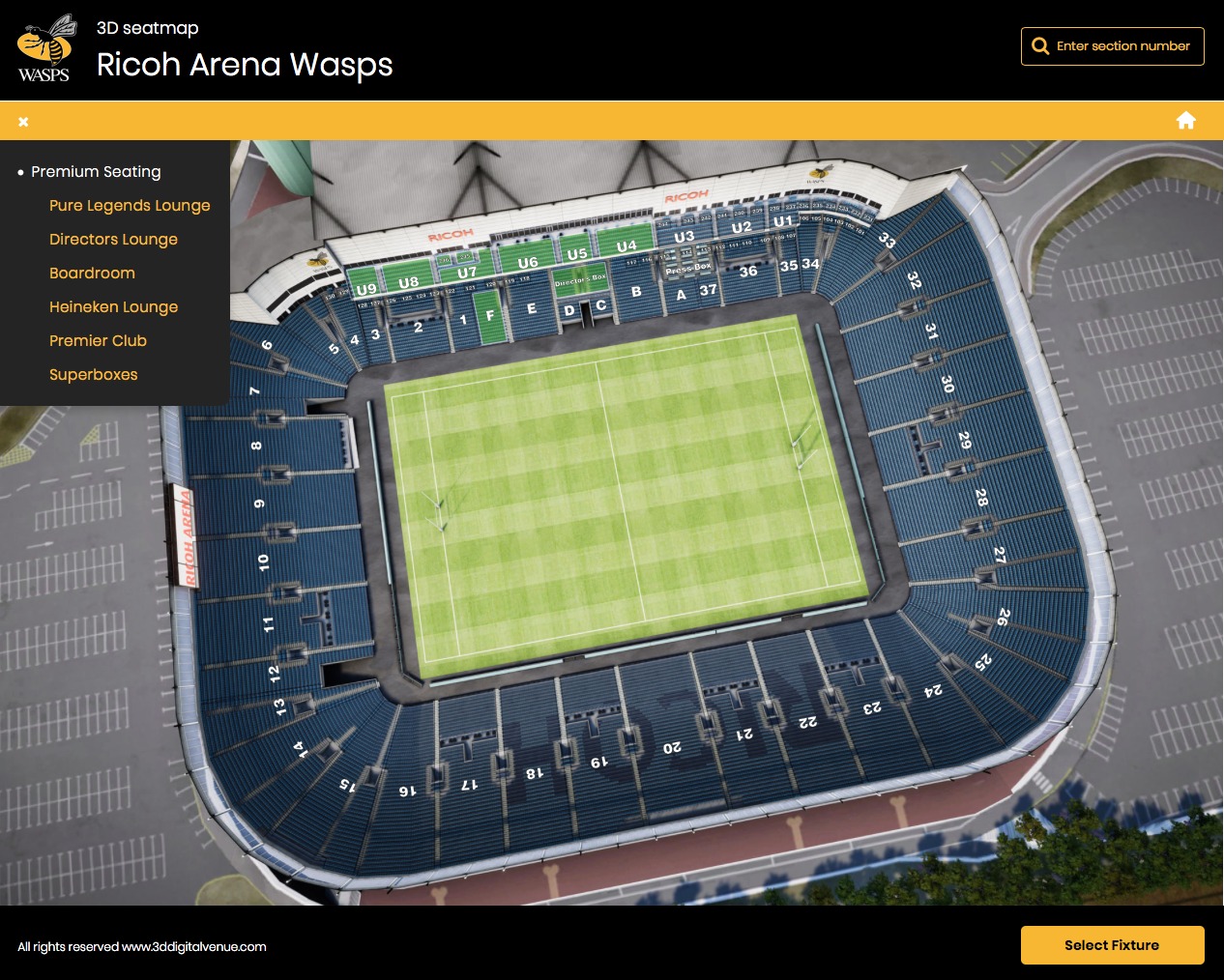
Task: Choose section 17 on the stadium map
Action: click(x=469, y=784)
